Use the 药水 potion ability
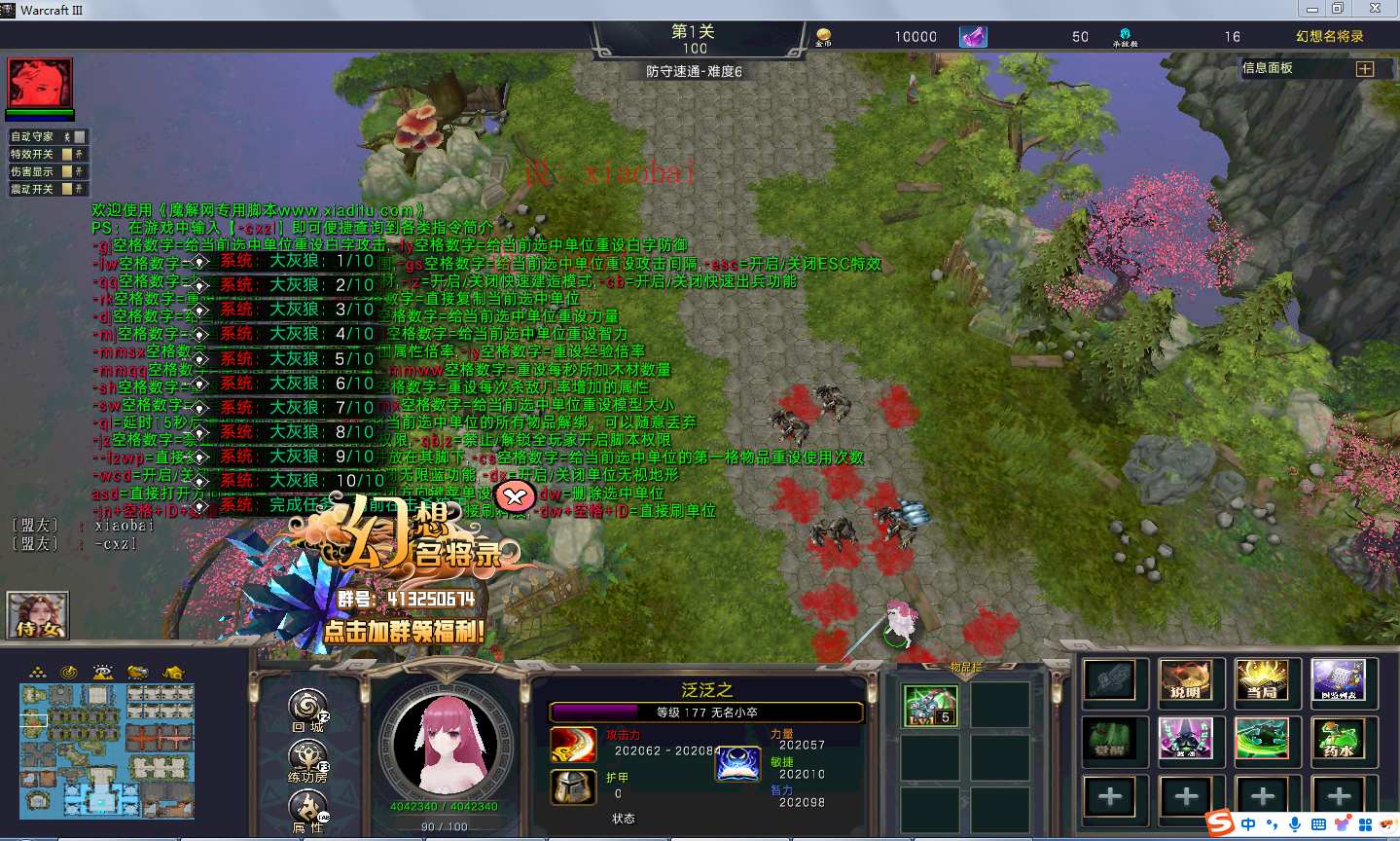Screen dimensions: 1400x841 [x=1339, y=739]
